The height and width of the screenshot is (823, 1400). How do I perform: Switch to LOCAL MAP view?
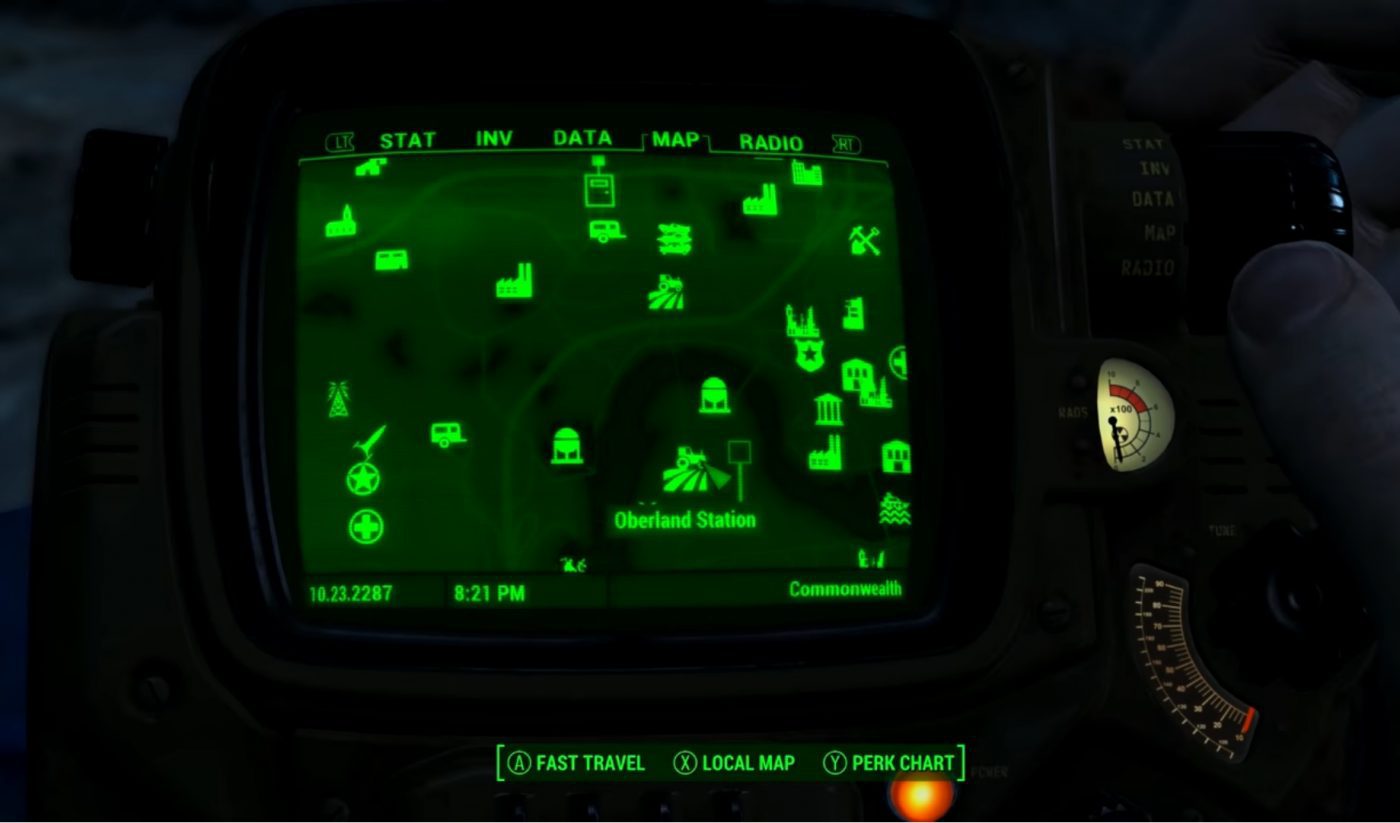738,763
